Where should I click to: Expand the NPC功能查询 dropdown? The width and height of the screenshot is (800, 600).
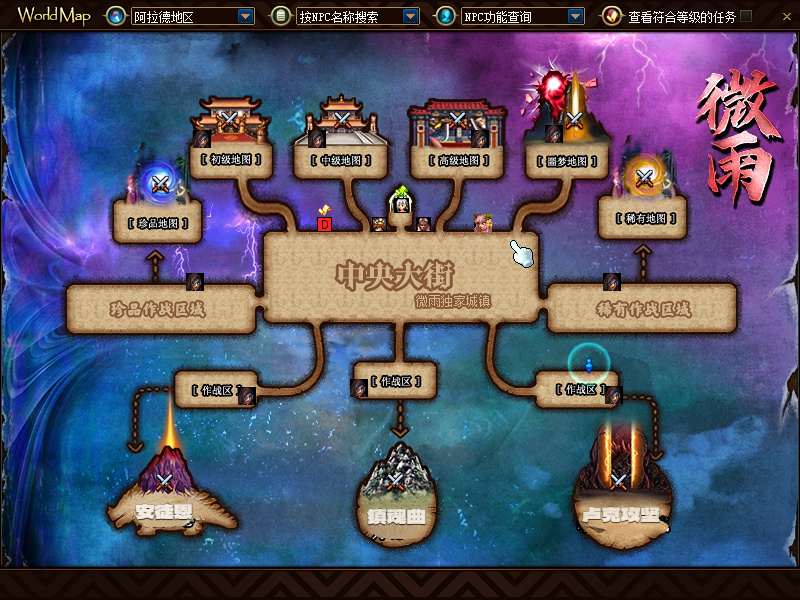pos(575,17)
